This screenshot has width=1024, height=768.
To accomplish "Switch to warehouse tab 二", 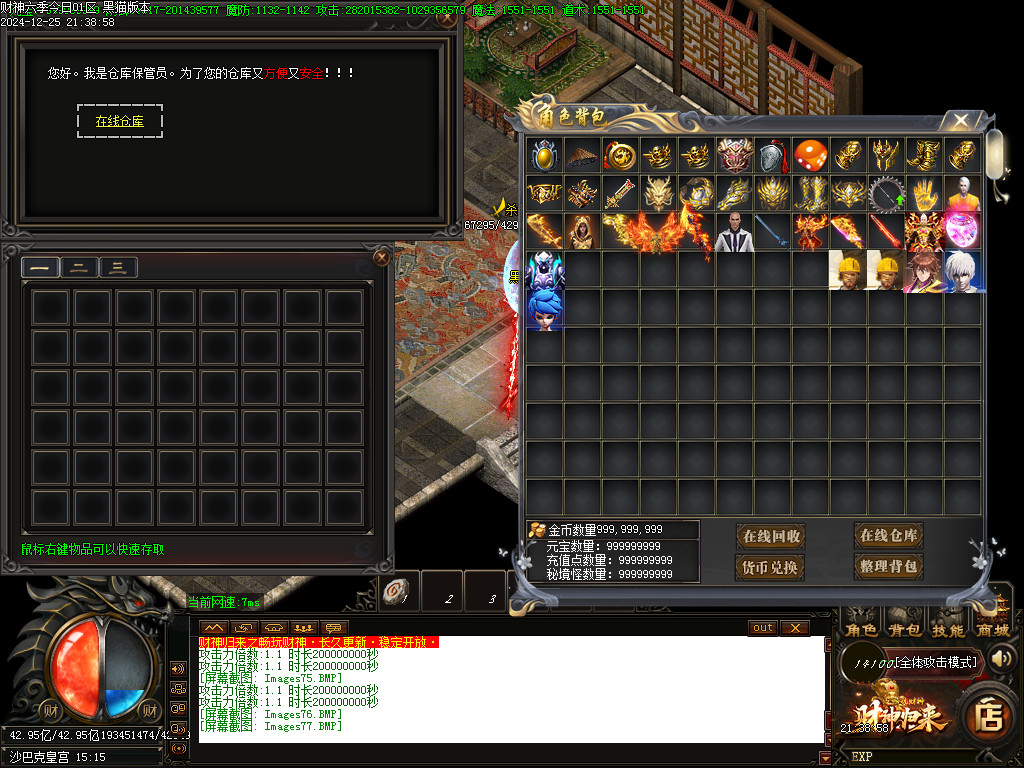I will (x=79, y=267).
